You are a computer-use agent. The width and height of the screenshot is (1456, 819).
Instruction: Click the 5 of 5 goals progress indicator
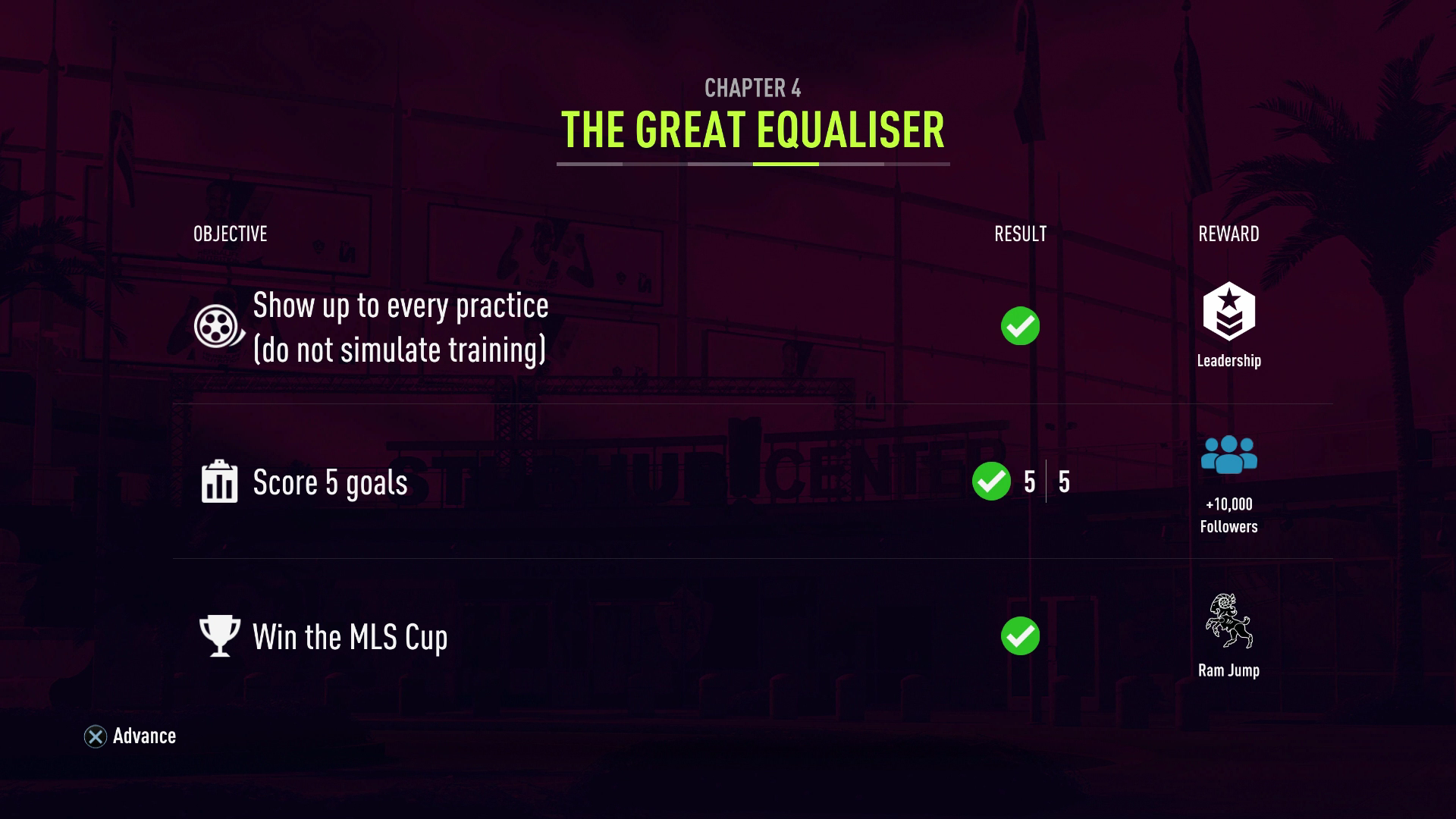1047,482
